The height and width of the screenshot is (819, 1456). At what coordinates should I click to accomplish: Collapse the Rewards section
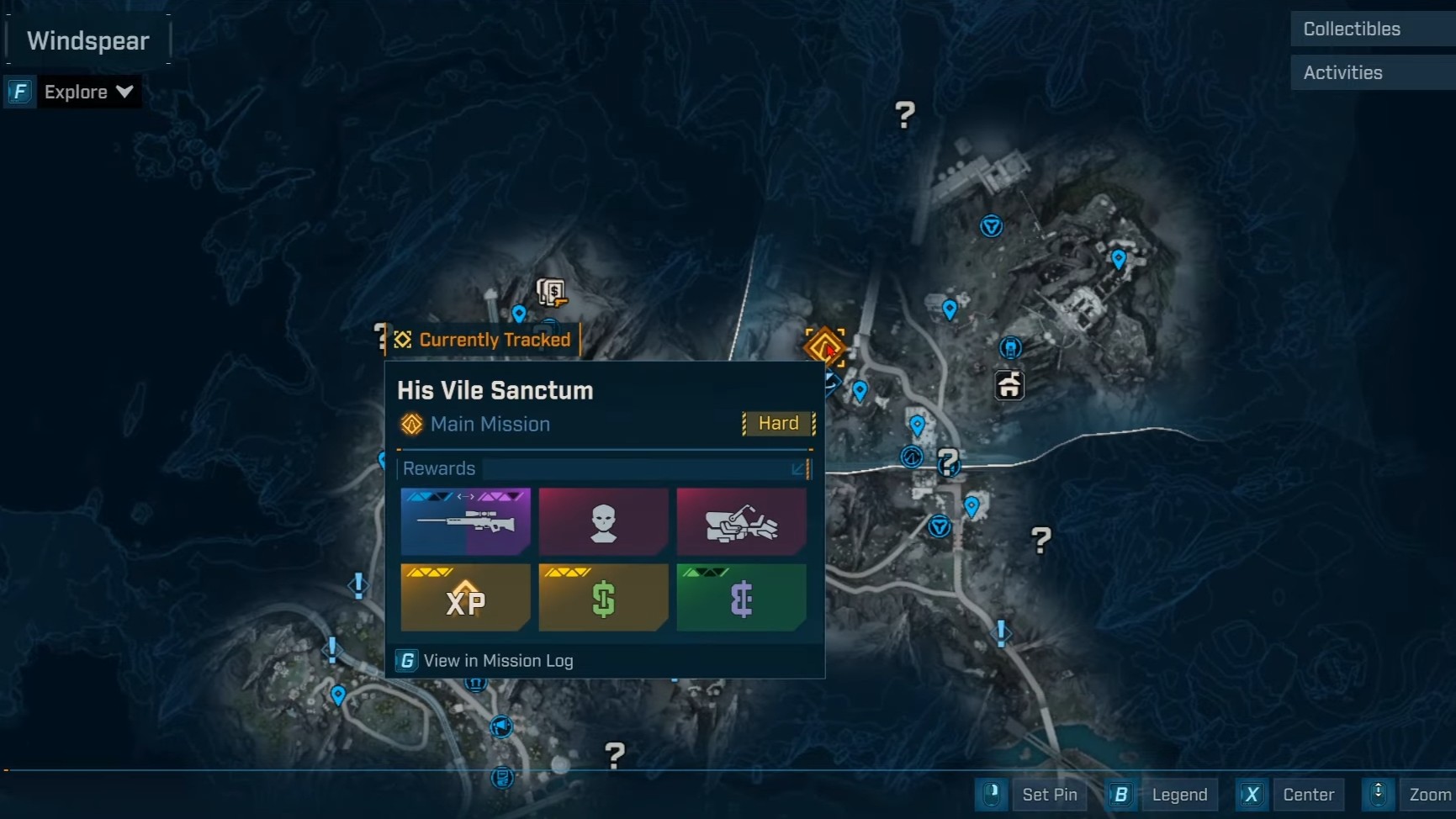coord(798,468)
